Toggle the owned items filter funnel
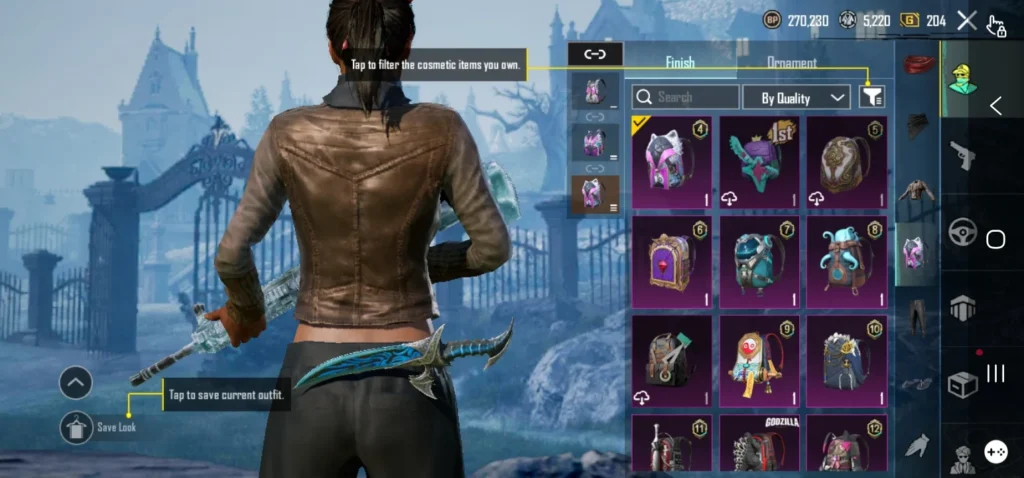 872,97
